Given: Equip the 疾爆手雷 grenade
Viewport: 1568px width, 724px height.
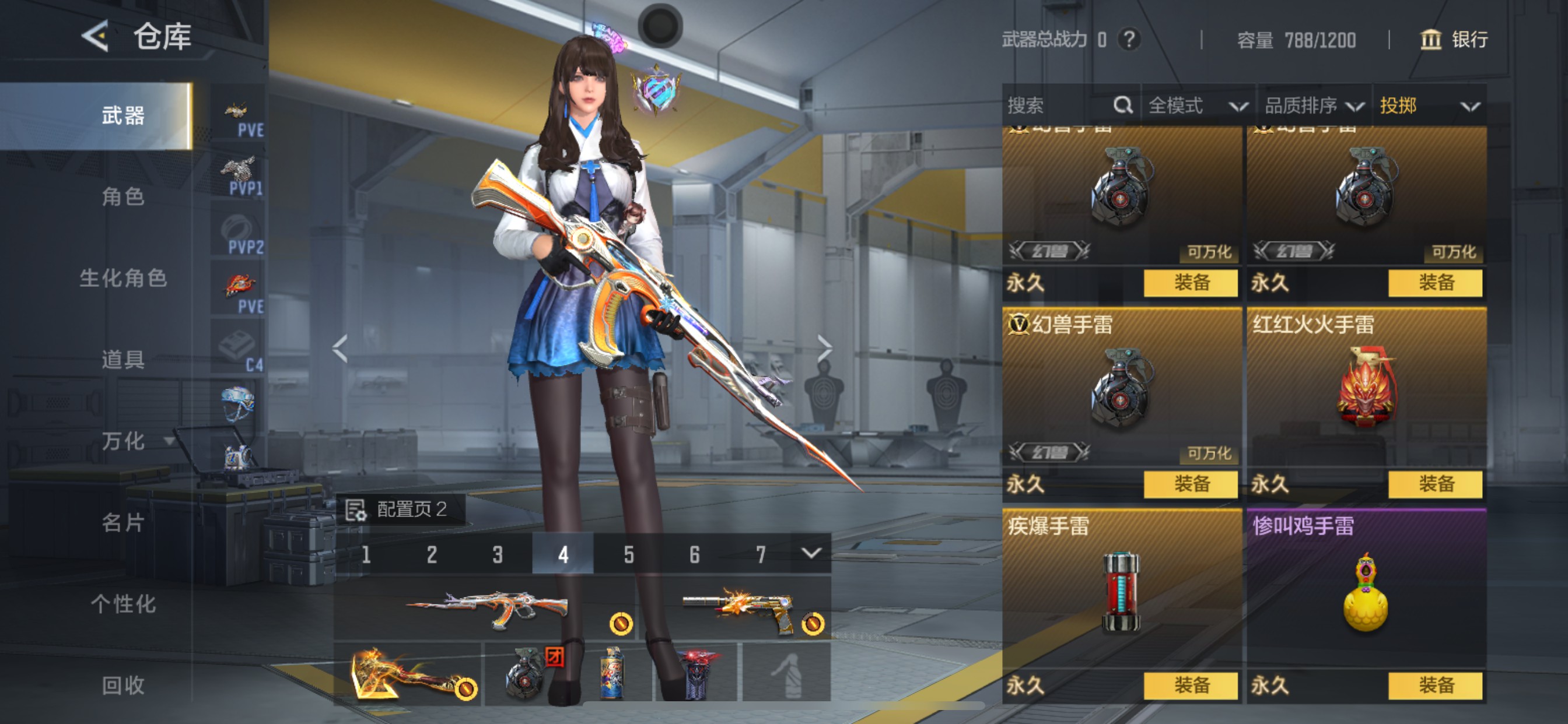Looking at the screenshot, I should tap(1191, 686).
